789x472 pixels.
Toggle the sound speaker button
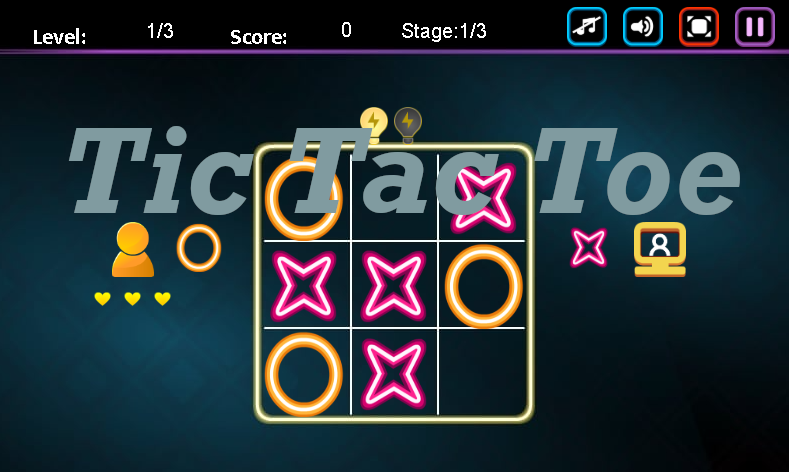point(643,27)
